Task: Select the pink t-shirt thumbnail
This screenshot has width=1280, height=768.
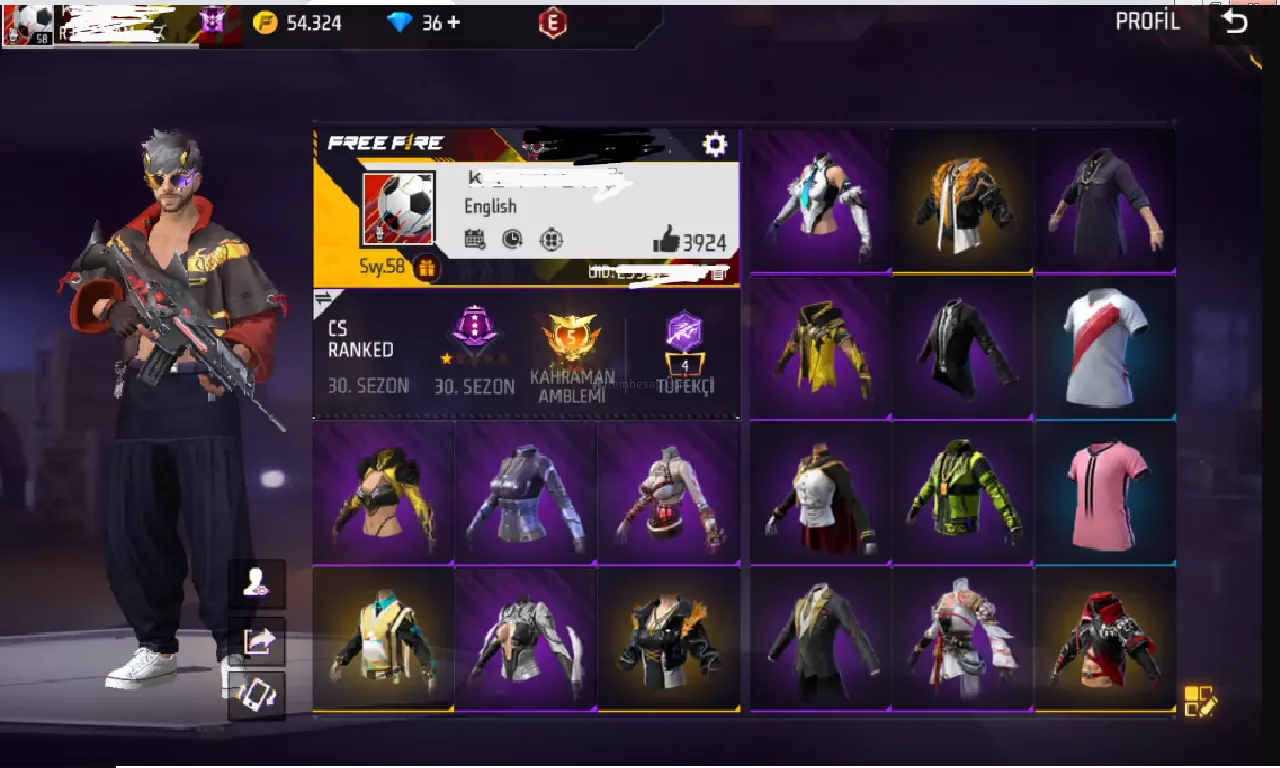Action: coord(1106,494)
